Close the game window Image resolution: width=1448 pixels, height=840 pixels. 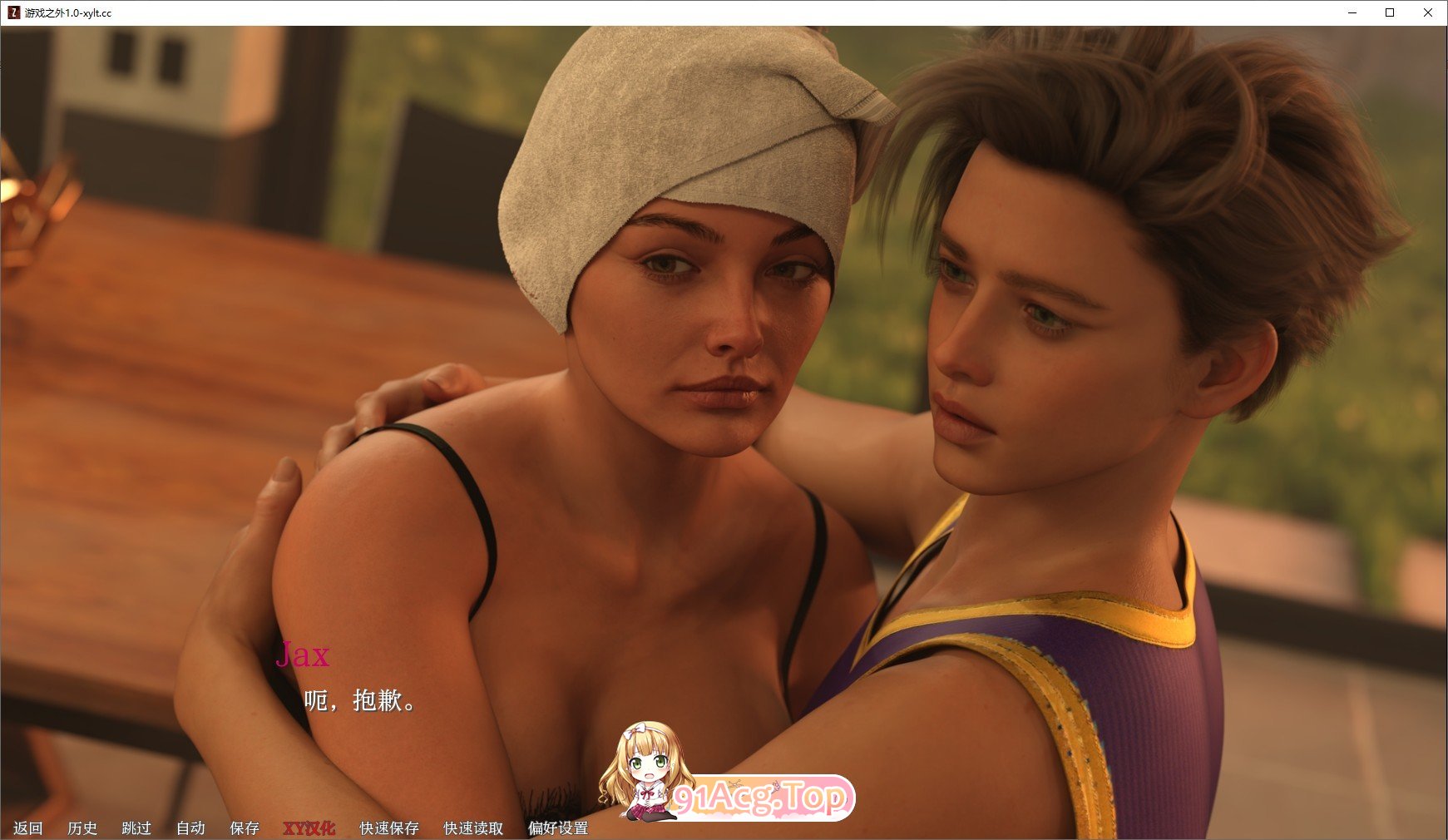click(x=1429, y=13)
